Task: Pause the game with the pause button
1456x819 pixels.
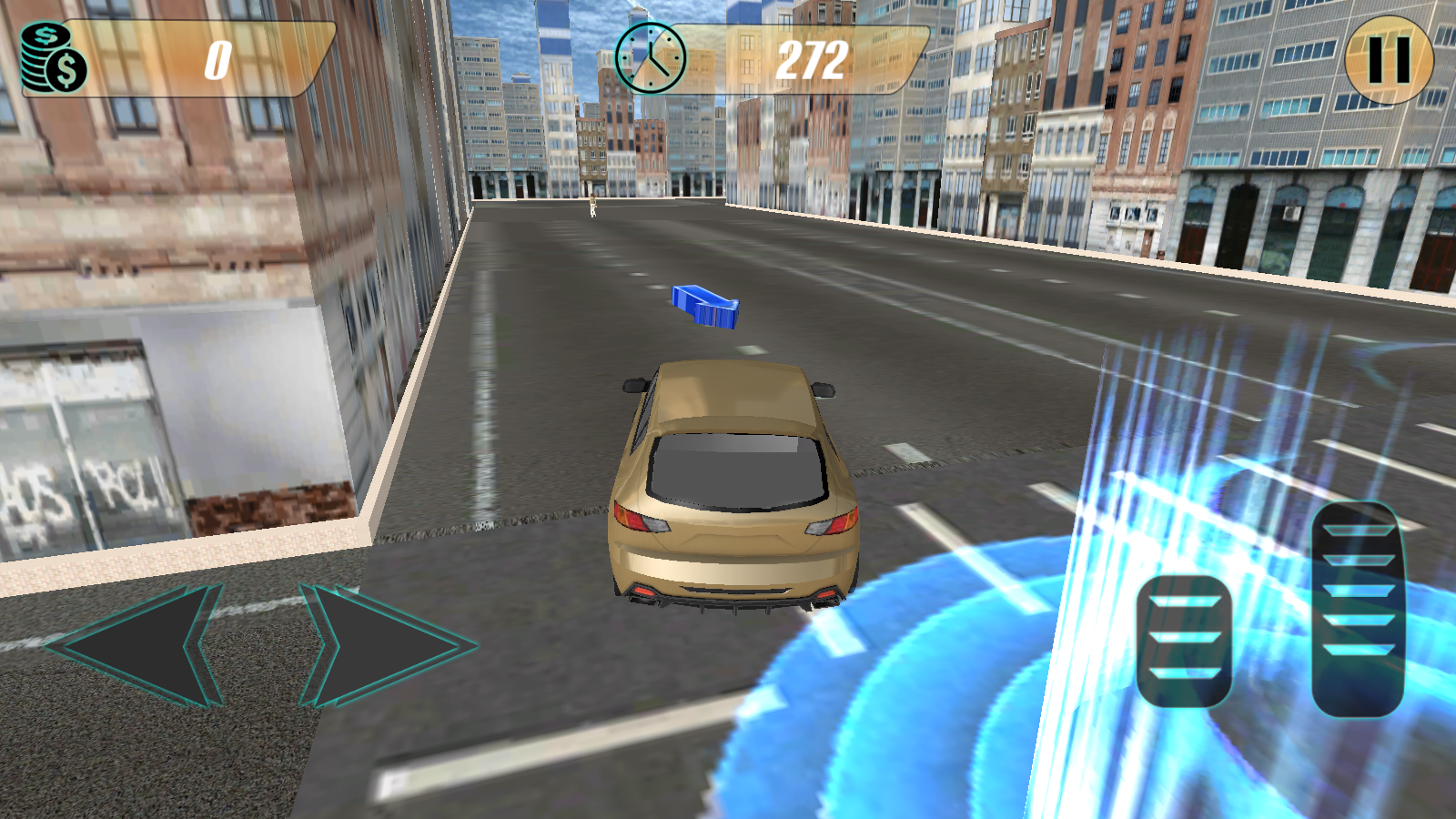Action: click(x=1389, y=60)
